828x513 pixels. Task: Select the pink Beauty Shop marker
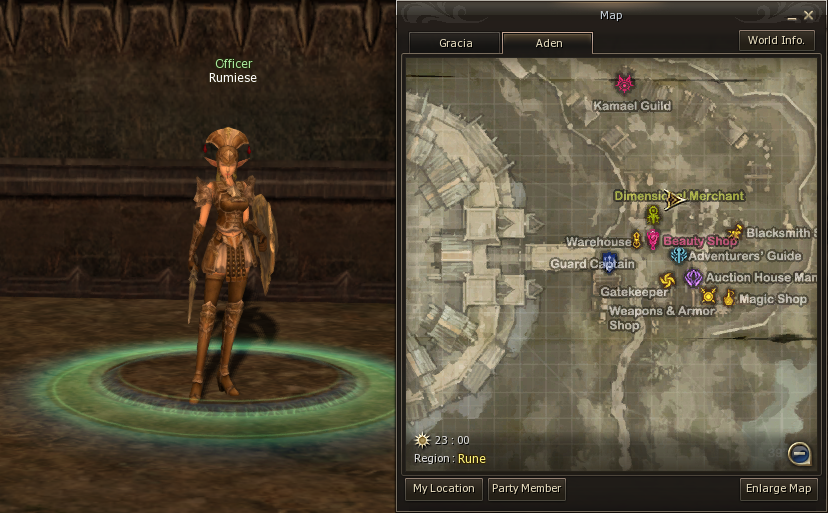(x=652, y=240)
